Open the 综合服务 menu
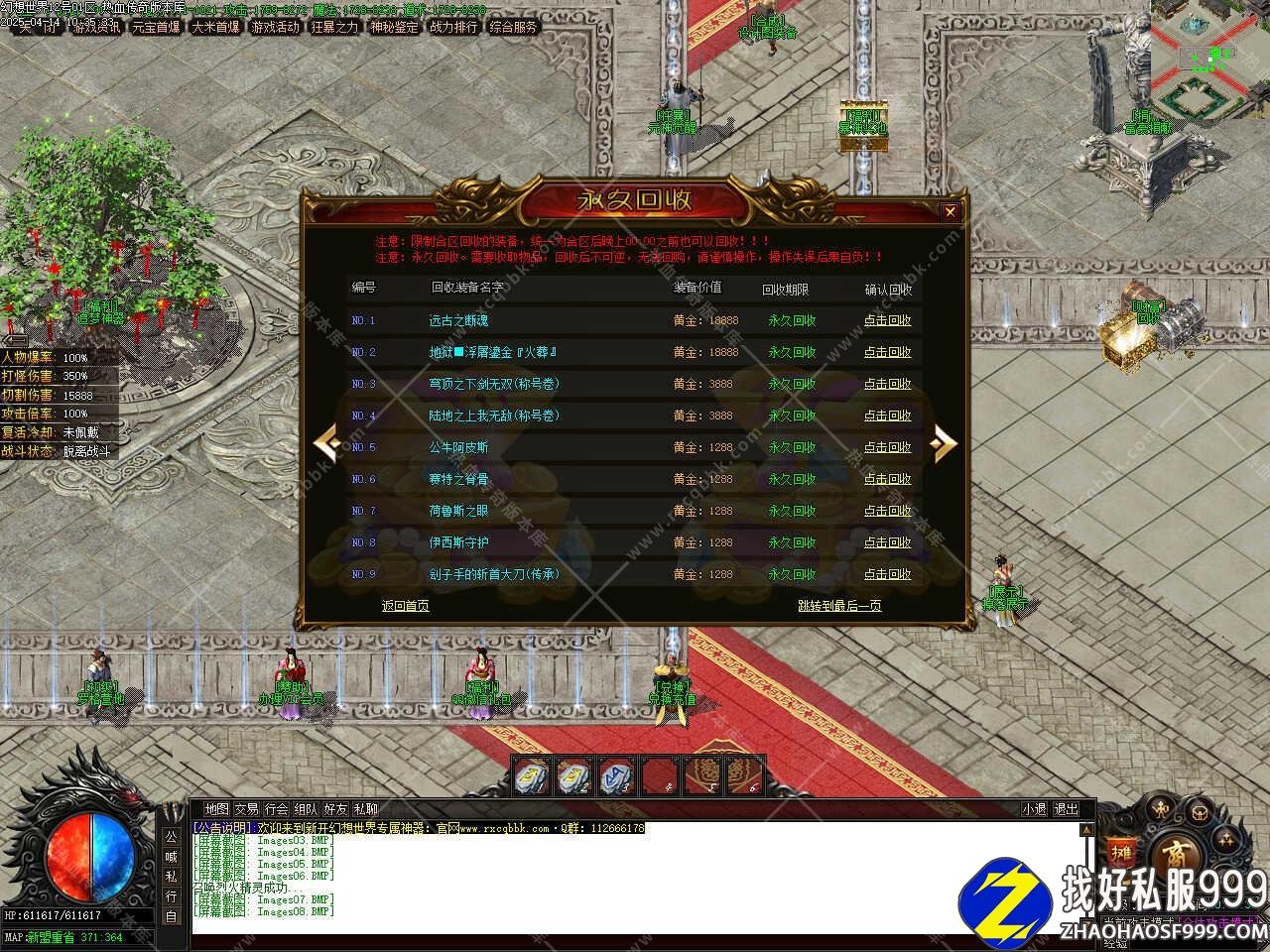The image size is (1270, 952). (x=513, y=27)
